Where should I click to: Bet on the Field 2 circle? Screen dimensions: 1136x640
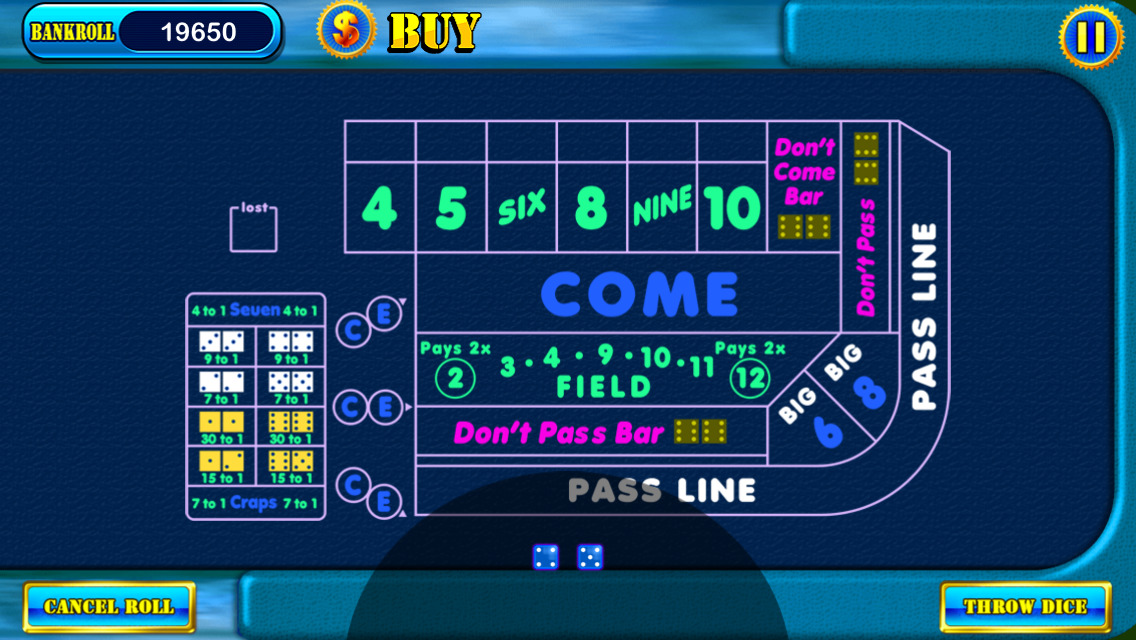click(454, 378)
